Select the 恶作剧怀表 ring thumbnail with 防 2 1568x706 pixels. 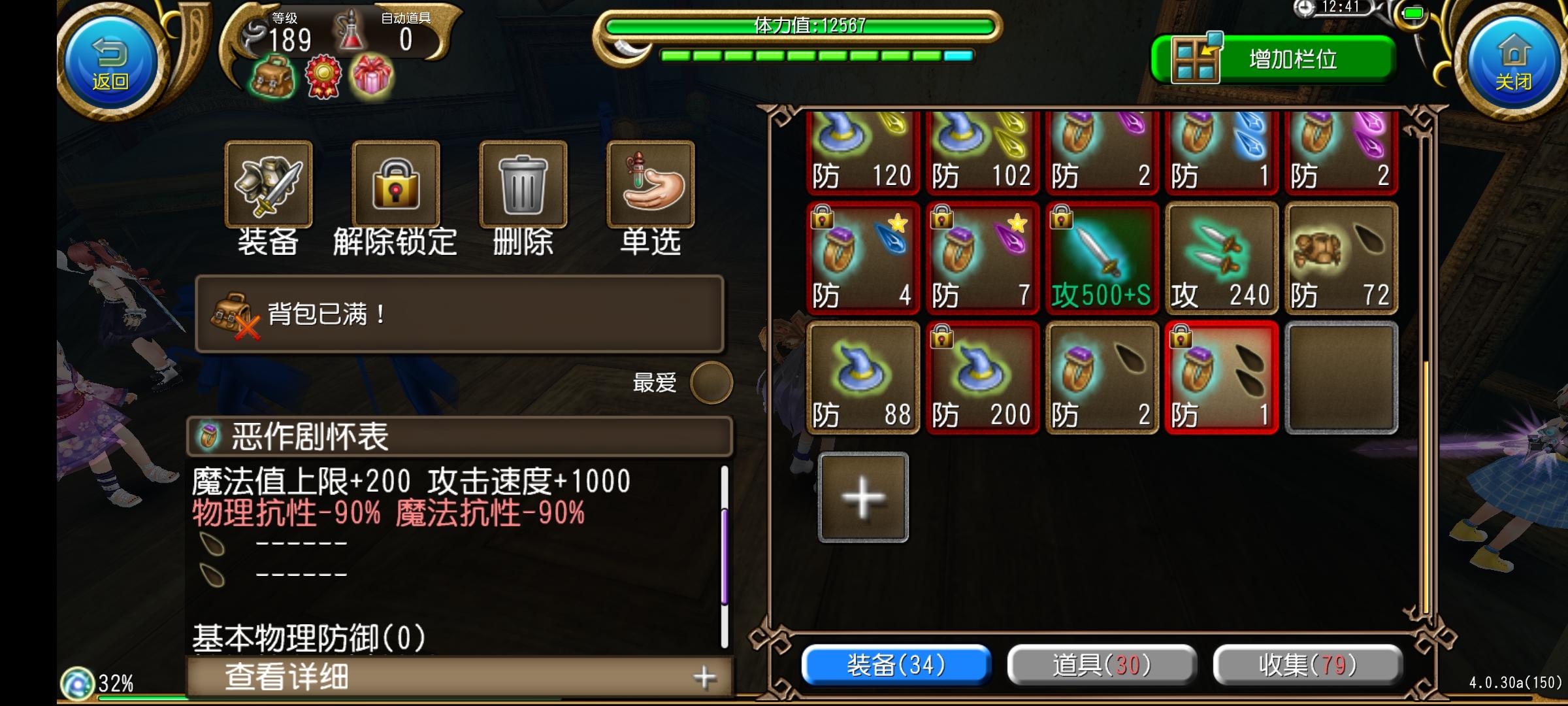(1102, 379)
